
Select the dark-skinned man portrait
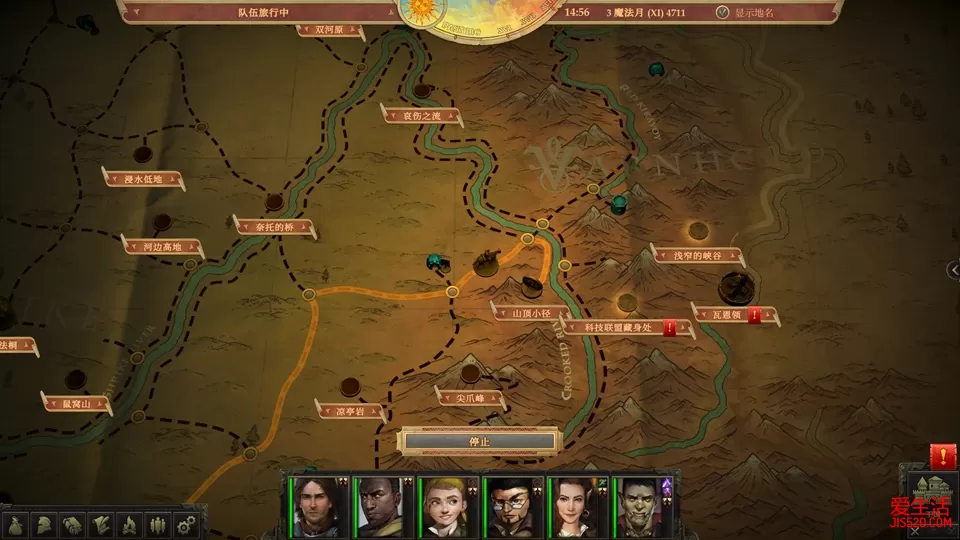(x=379, y=506)
